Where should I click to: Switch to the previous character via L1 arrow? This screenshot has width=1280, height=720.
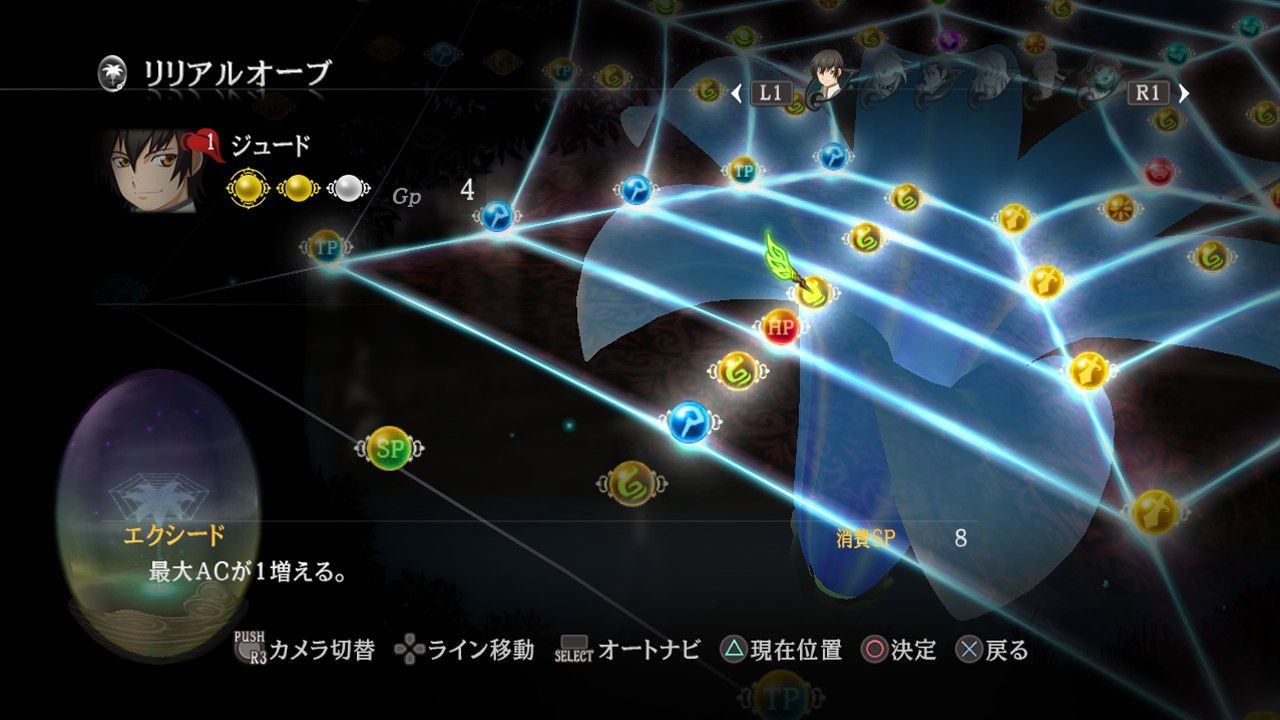[737, 93]
